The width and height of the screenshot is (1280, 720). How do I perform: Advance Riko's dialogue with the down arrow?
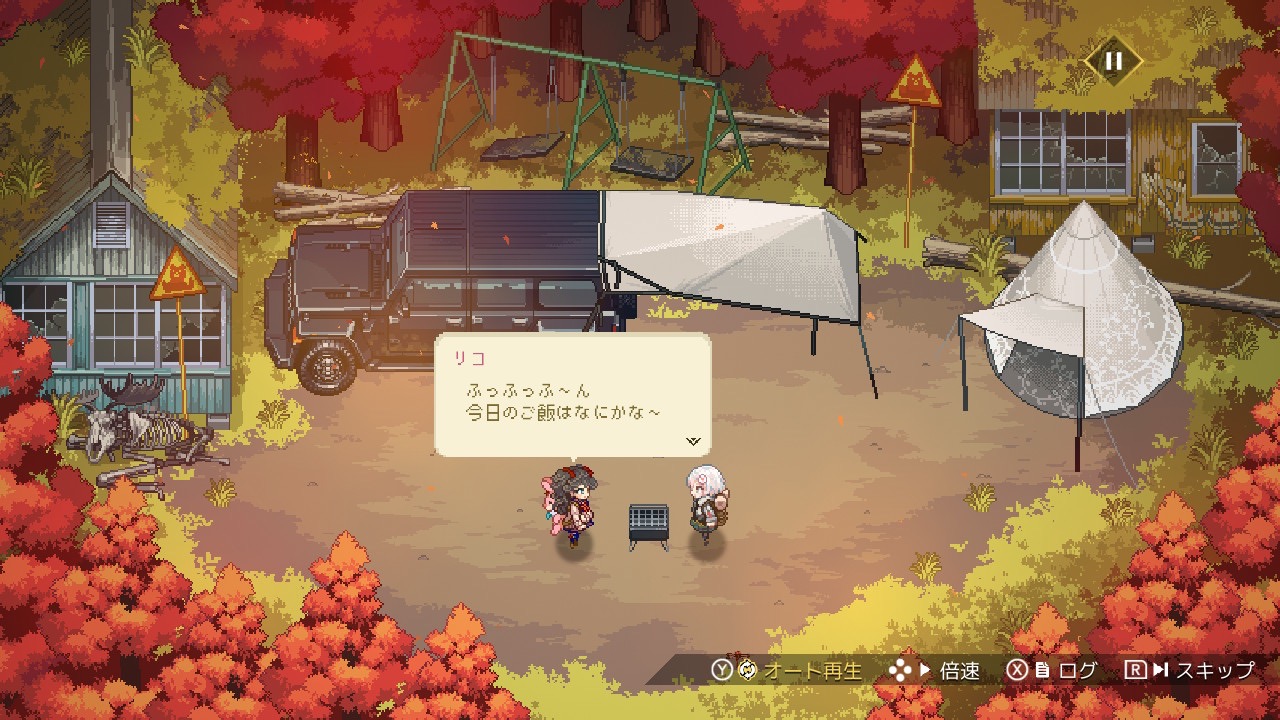[x=694, y=440]
